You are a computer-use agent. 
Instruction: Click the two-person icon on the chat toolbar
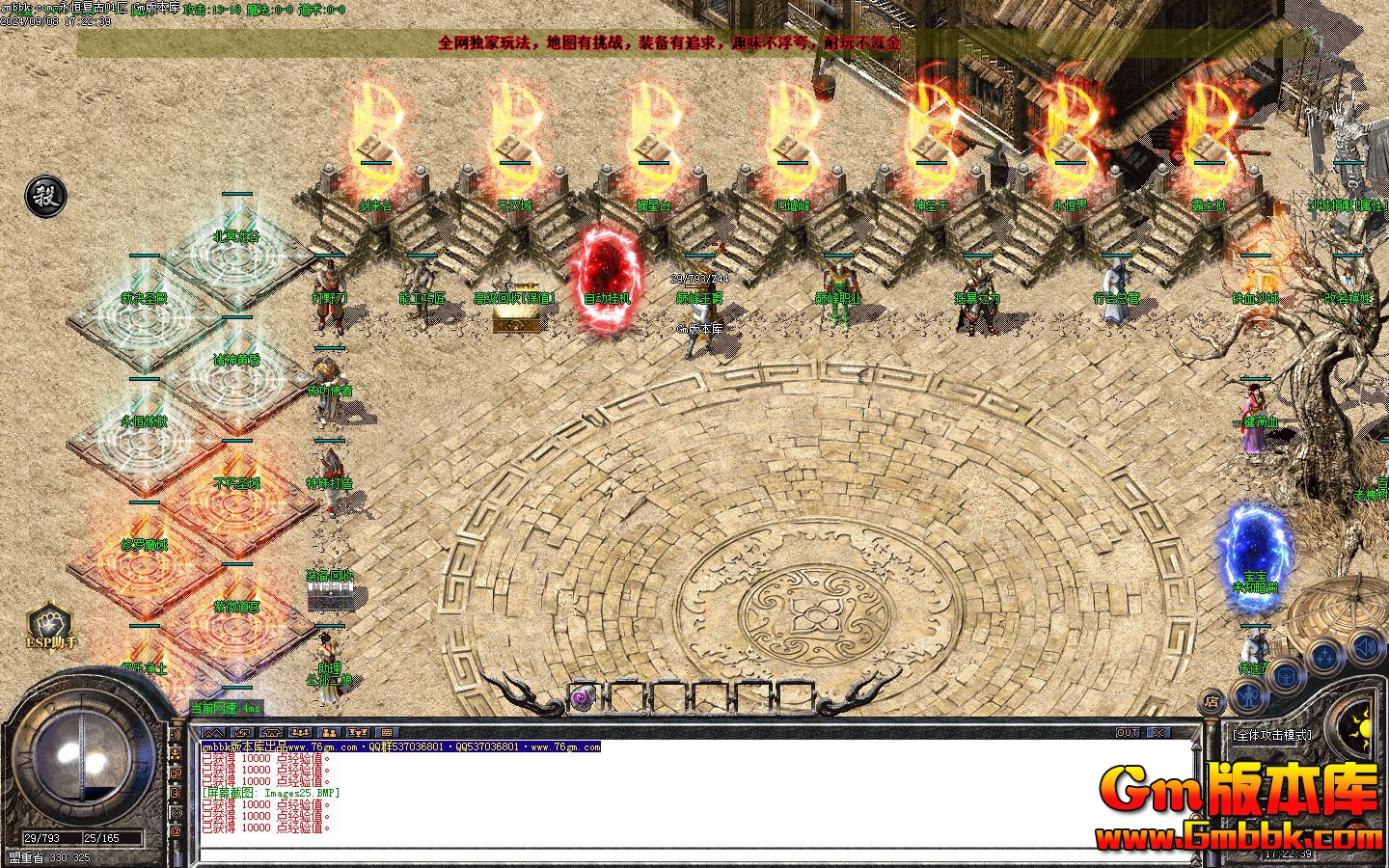coord(329,733)
